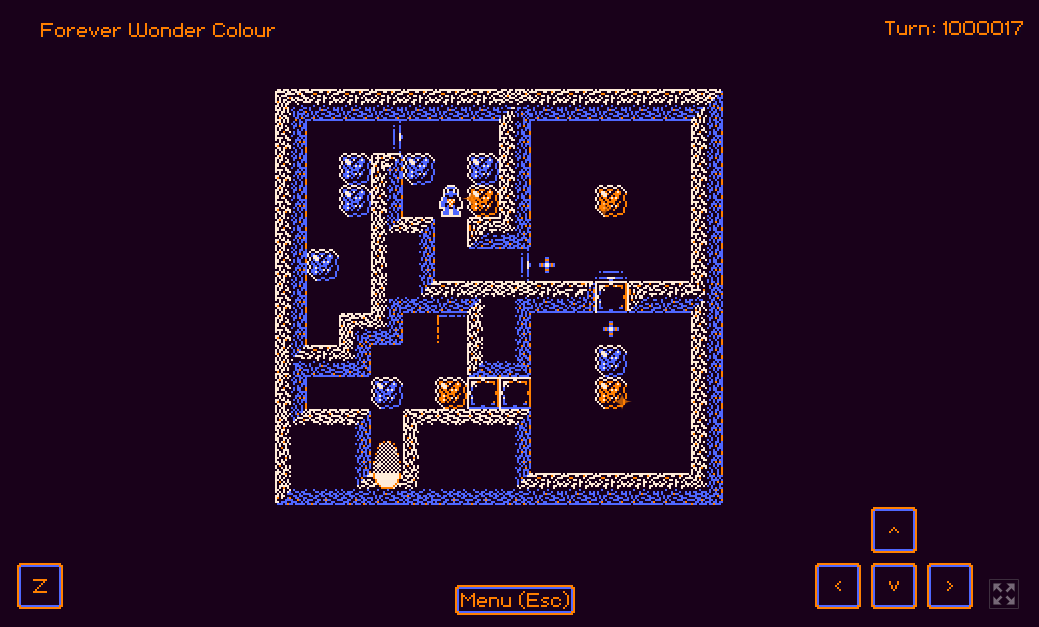1039x627 pixels.
Task: Toggle fullscreen with the expand icon
Action: (1004, 593)
